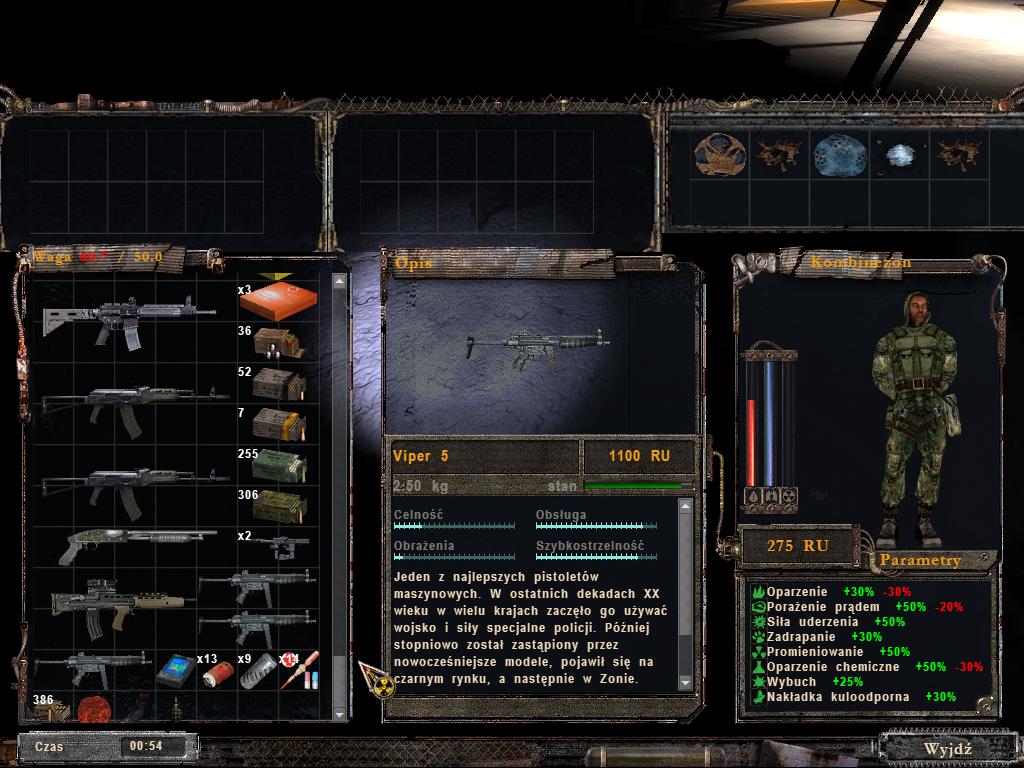
Task: Click the description text scroll down arrow
Action: tap(685, 682)
